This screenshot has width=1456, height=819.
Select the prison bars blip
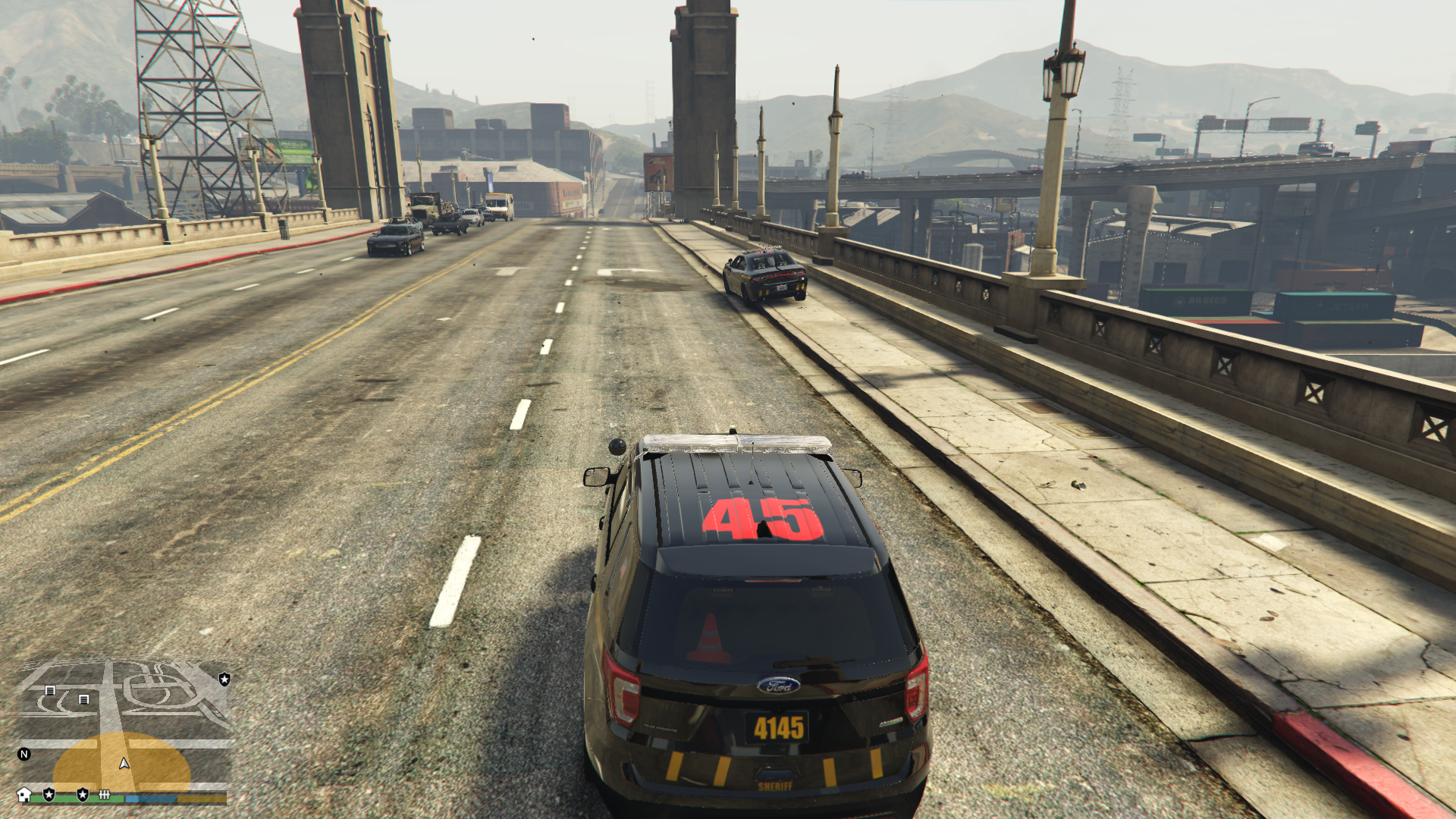coord(105,794)
